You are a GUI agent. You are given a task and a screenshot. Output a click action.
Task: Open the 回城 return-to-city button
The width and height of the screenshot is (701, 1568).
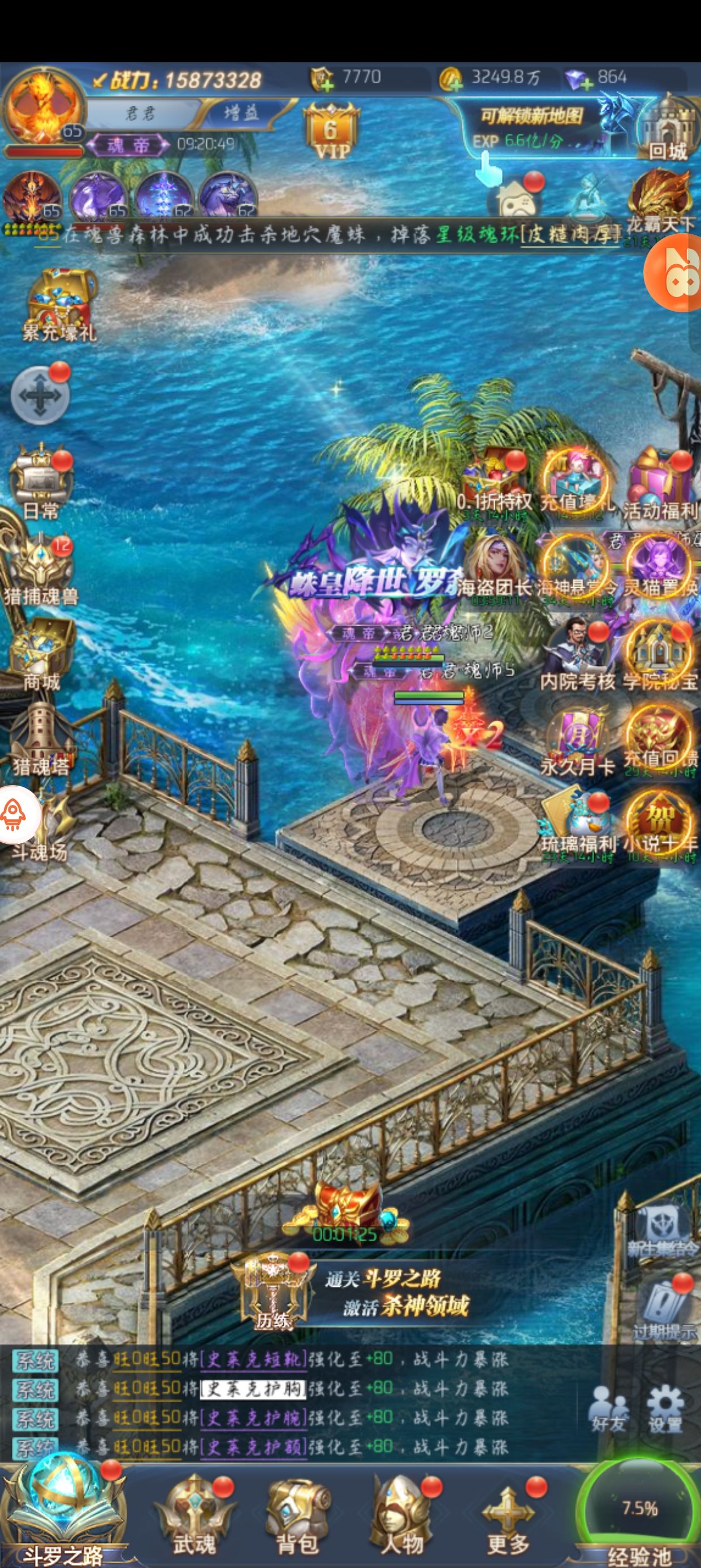click(667, 130)
